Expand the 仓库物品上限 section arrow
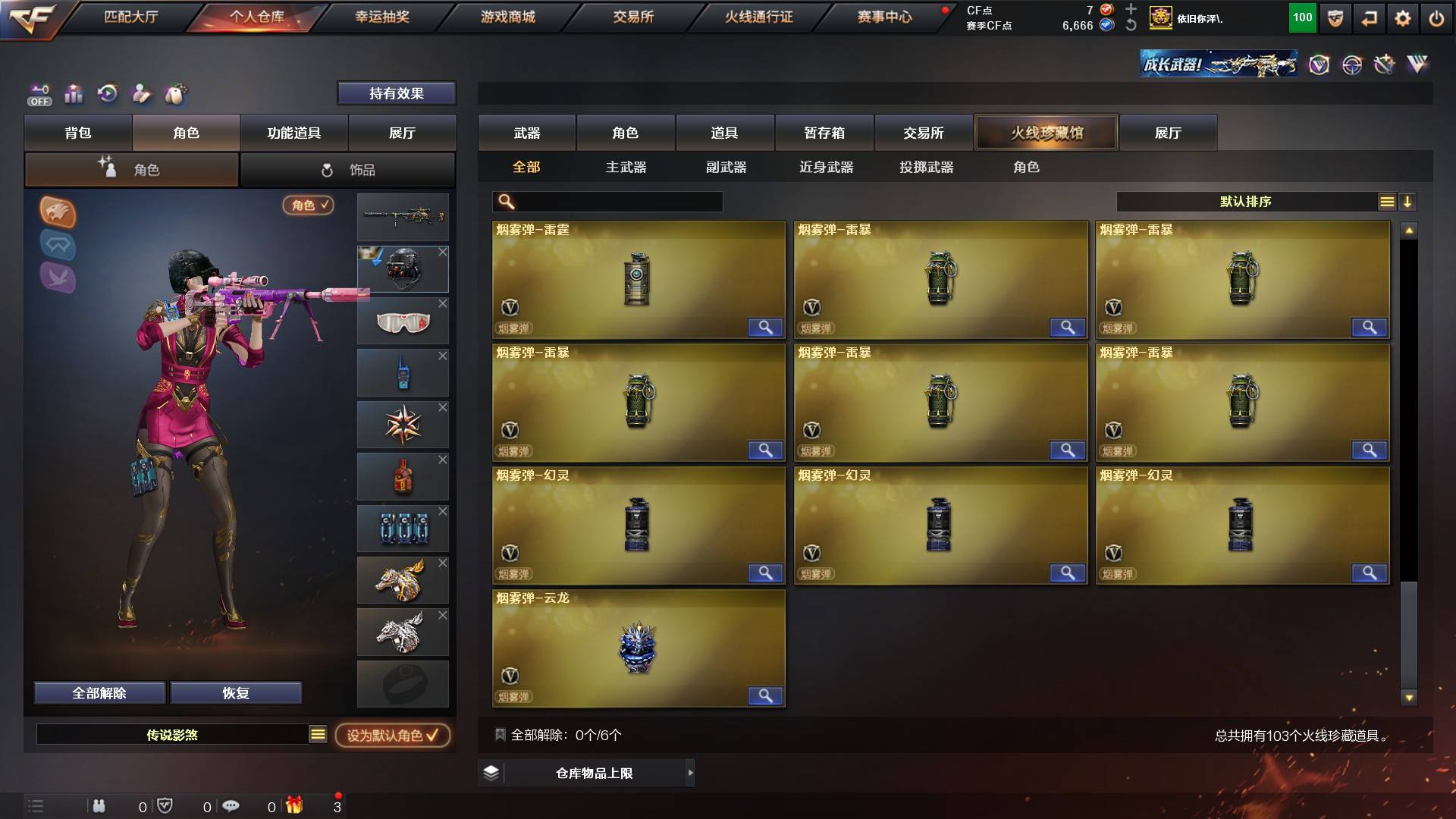This screenshot has width=1456, height=819. tap(689, 773)
